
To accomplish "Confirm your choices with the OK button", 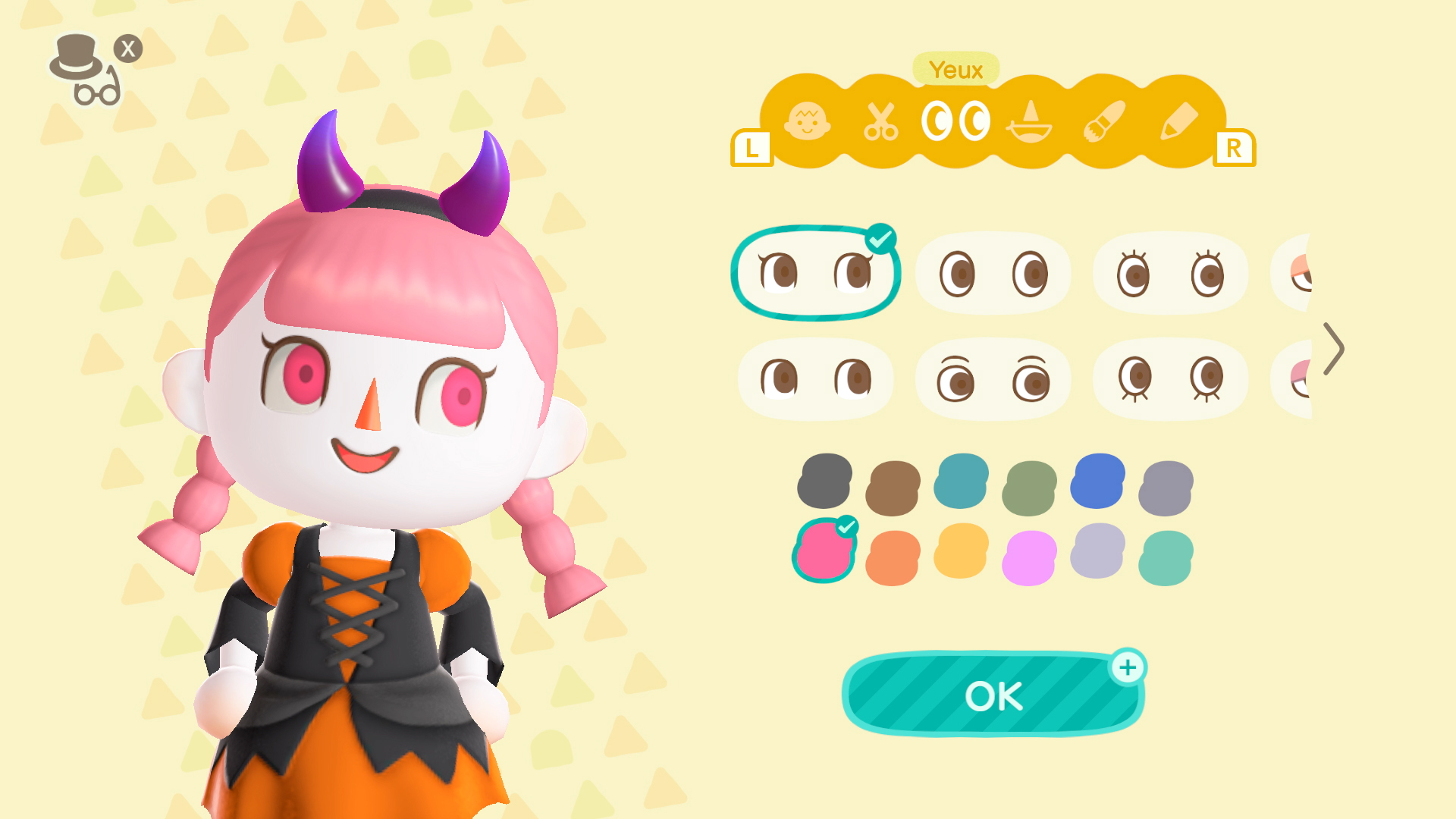I will point(992,695).
